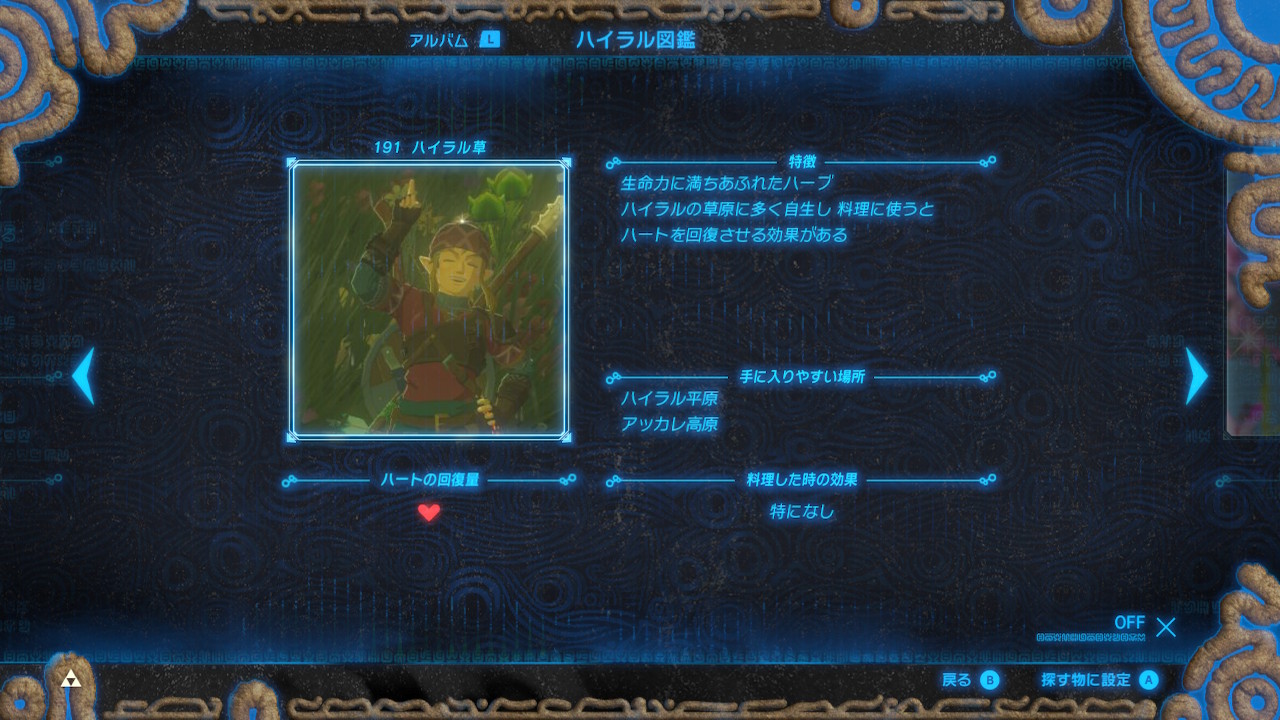
Task: Click the left navigation arrow
Action: pos(83,376)
